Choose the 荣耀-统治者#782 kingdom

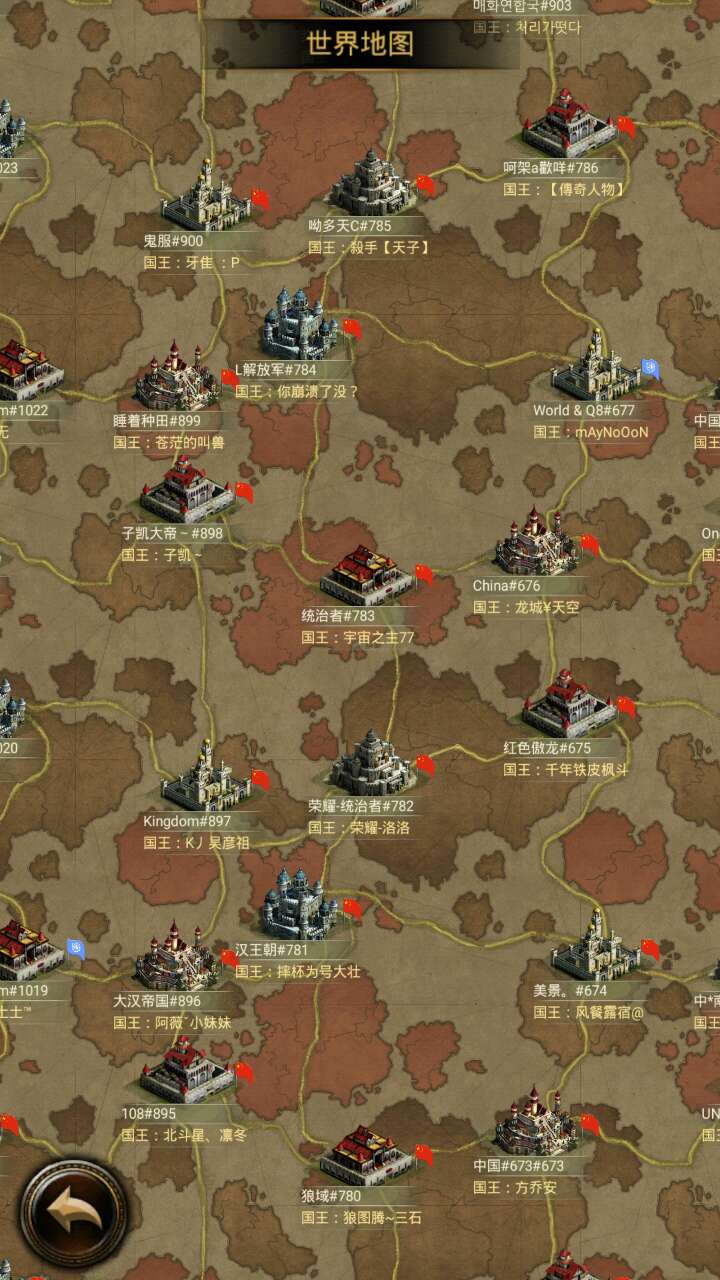[372, 762]
